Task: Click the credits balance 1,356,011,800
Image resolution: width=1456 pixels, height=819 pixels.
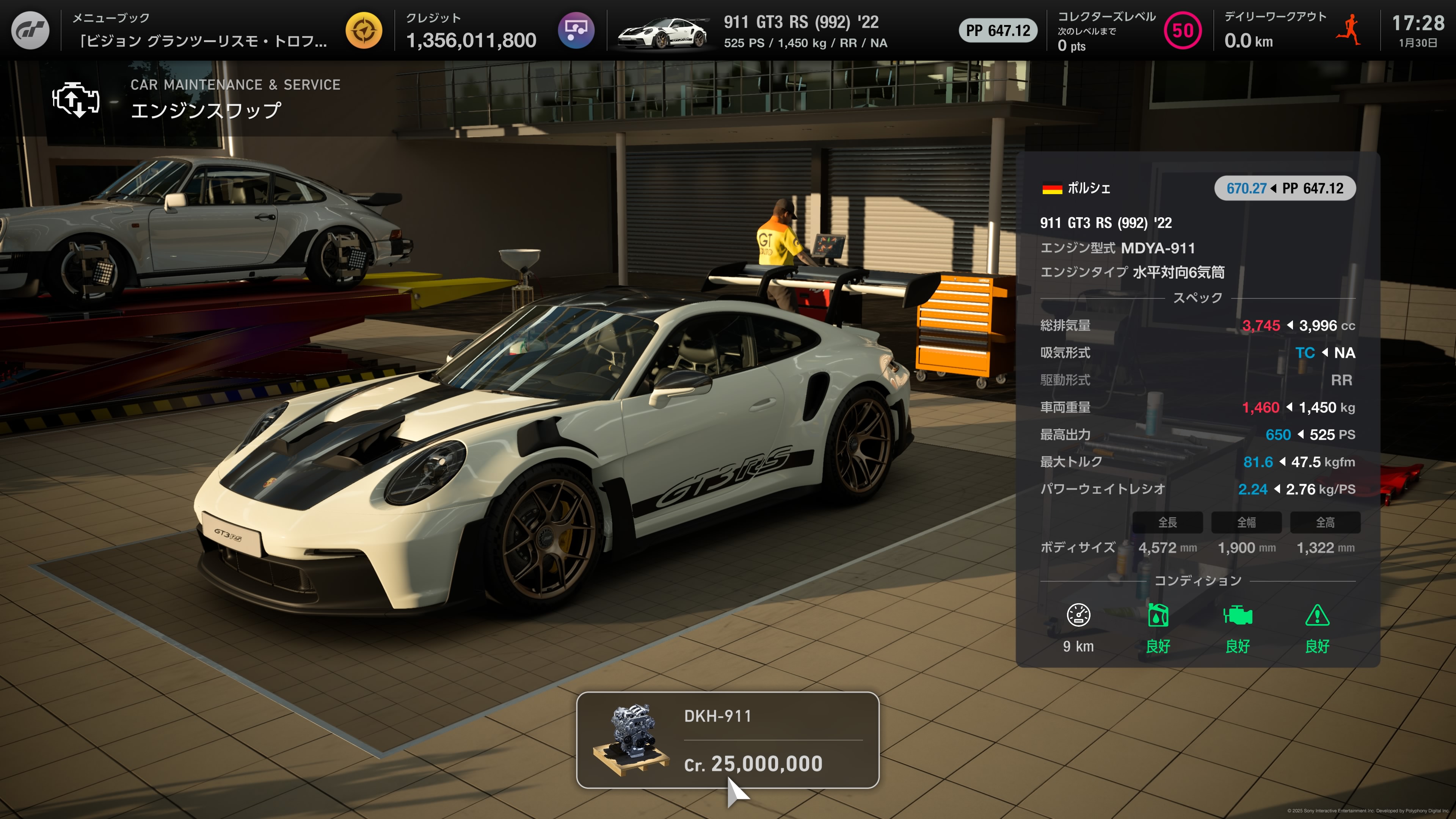Action: pos(471,40)
